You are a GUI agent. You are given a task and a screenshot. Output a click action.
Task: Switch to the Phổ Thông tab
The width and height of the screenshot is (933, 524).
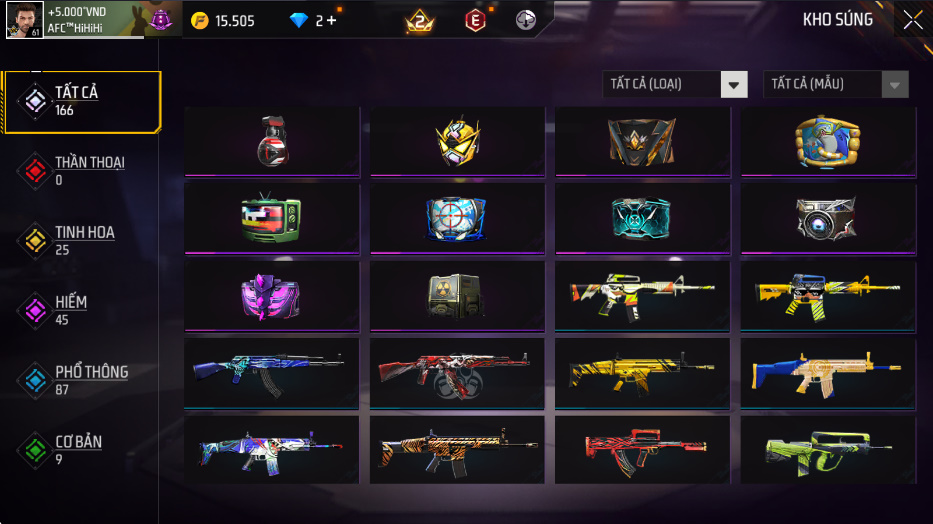(80, 380)
